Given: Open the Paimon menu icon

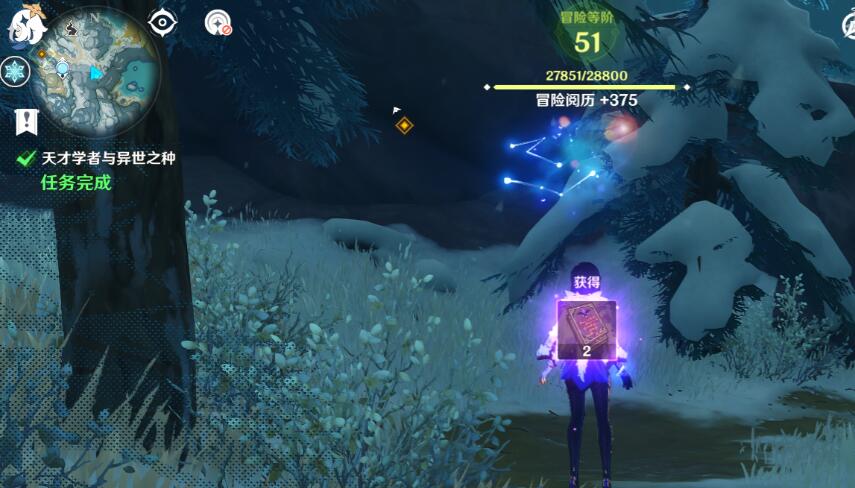Looking at the screenshot, I should (x=26, y=26).
